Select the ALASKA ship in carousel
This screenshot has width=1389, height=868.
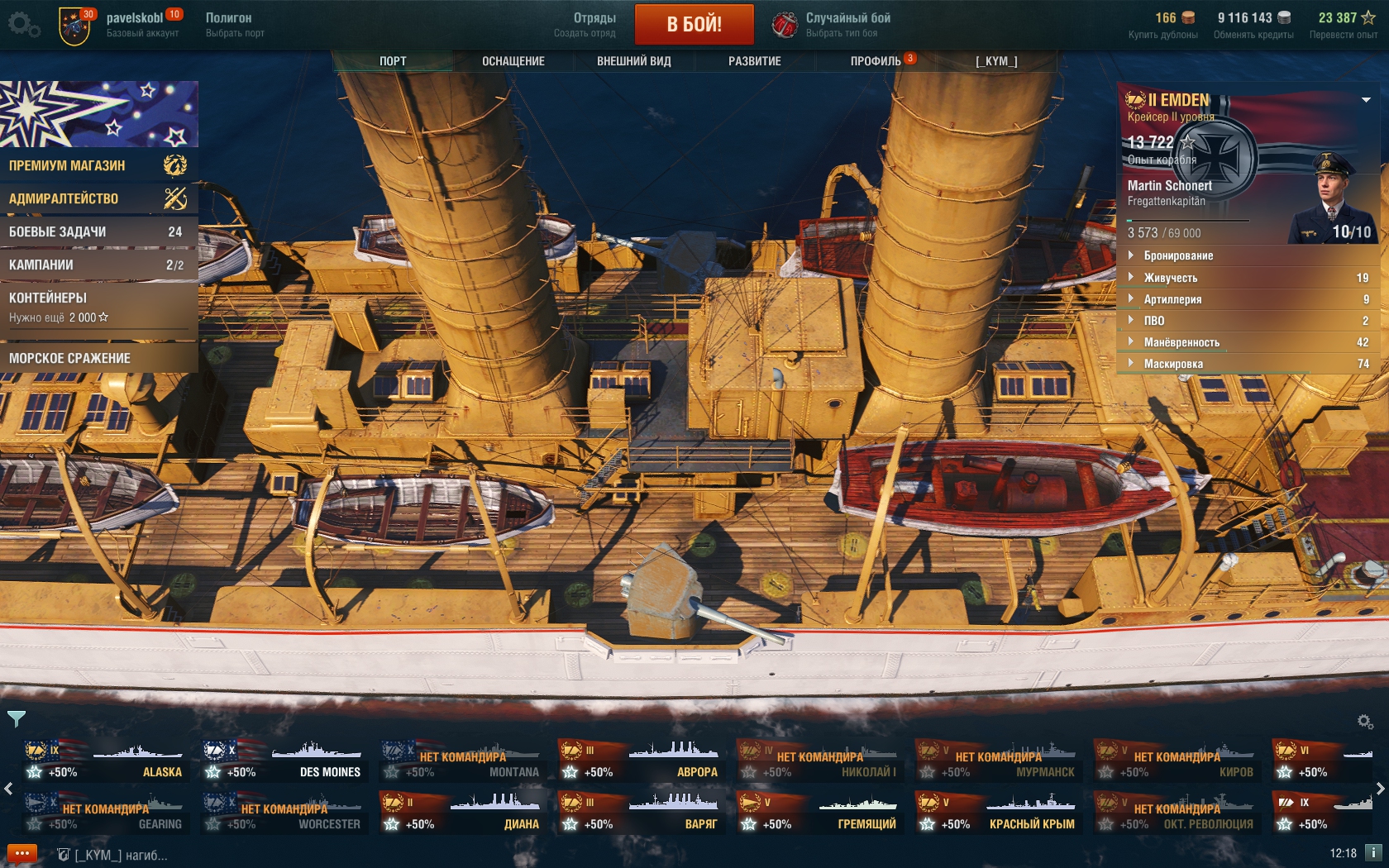105,761
